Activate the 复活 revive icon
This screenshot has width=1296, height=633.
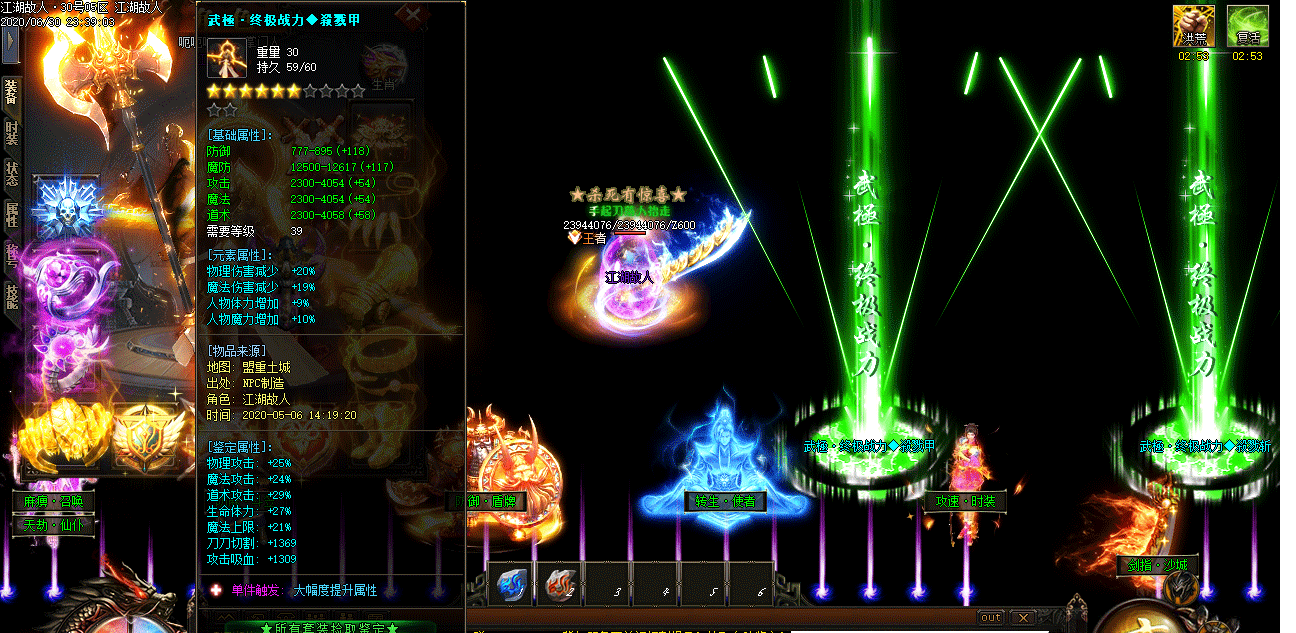pyautogui.click(x=1247, y=25)
